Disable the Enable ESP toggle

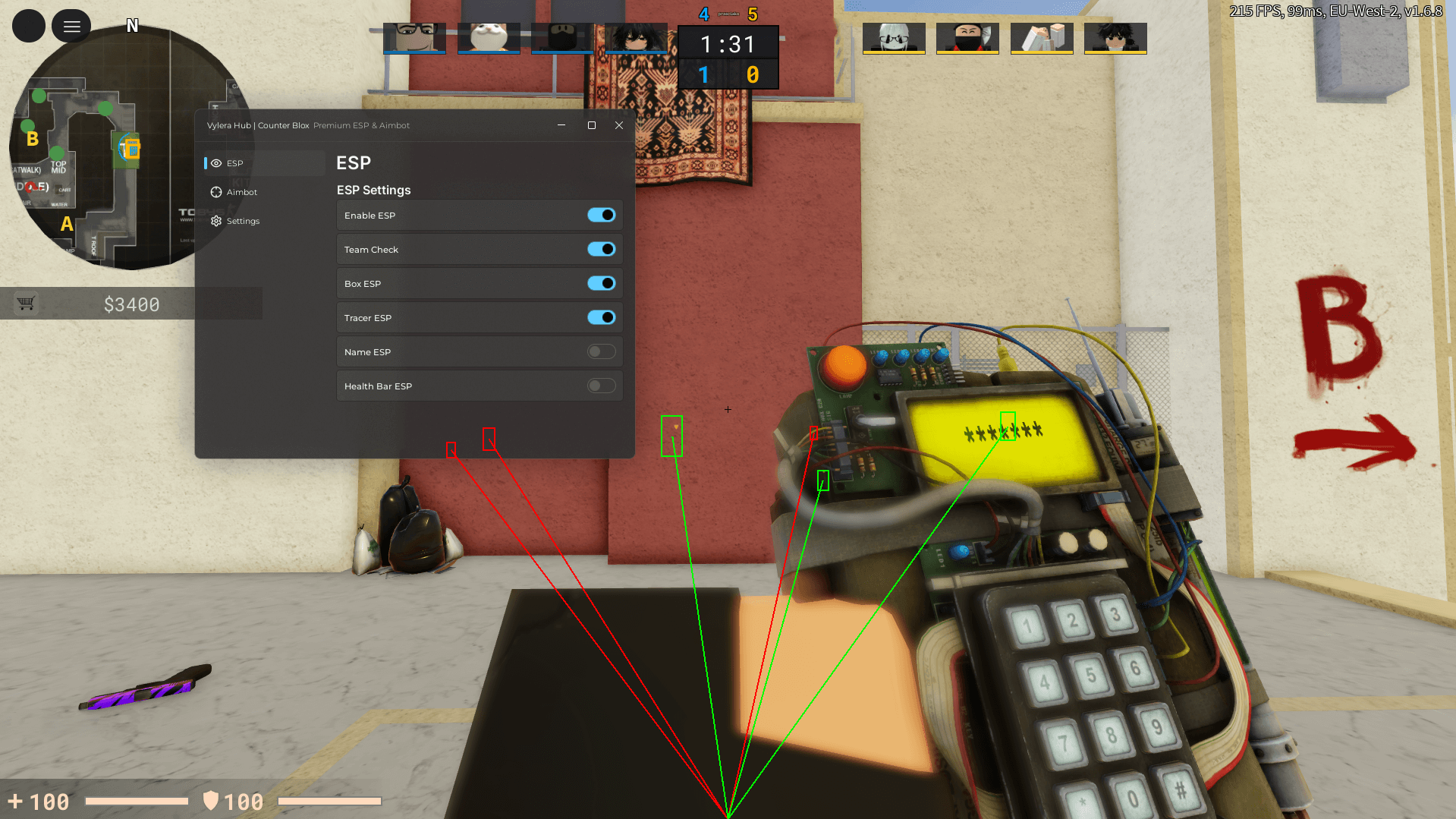pos(602,215)
